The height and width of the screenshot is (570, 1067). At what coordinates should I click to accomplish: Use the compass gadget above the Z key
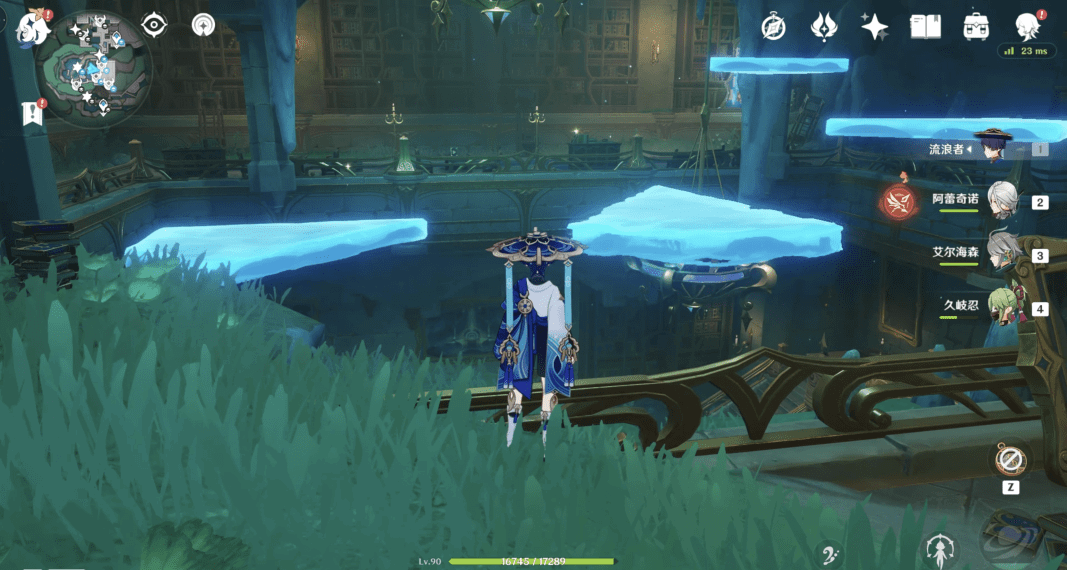(1010, 461)
